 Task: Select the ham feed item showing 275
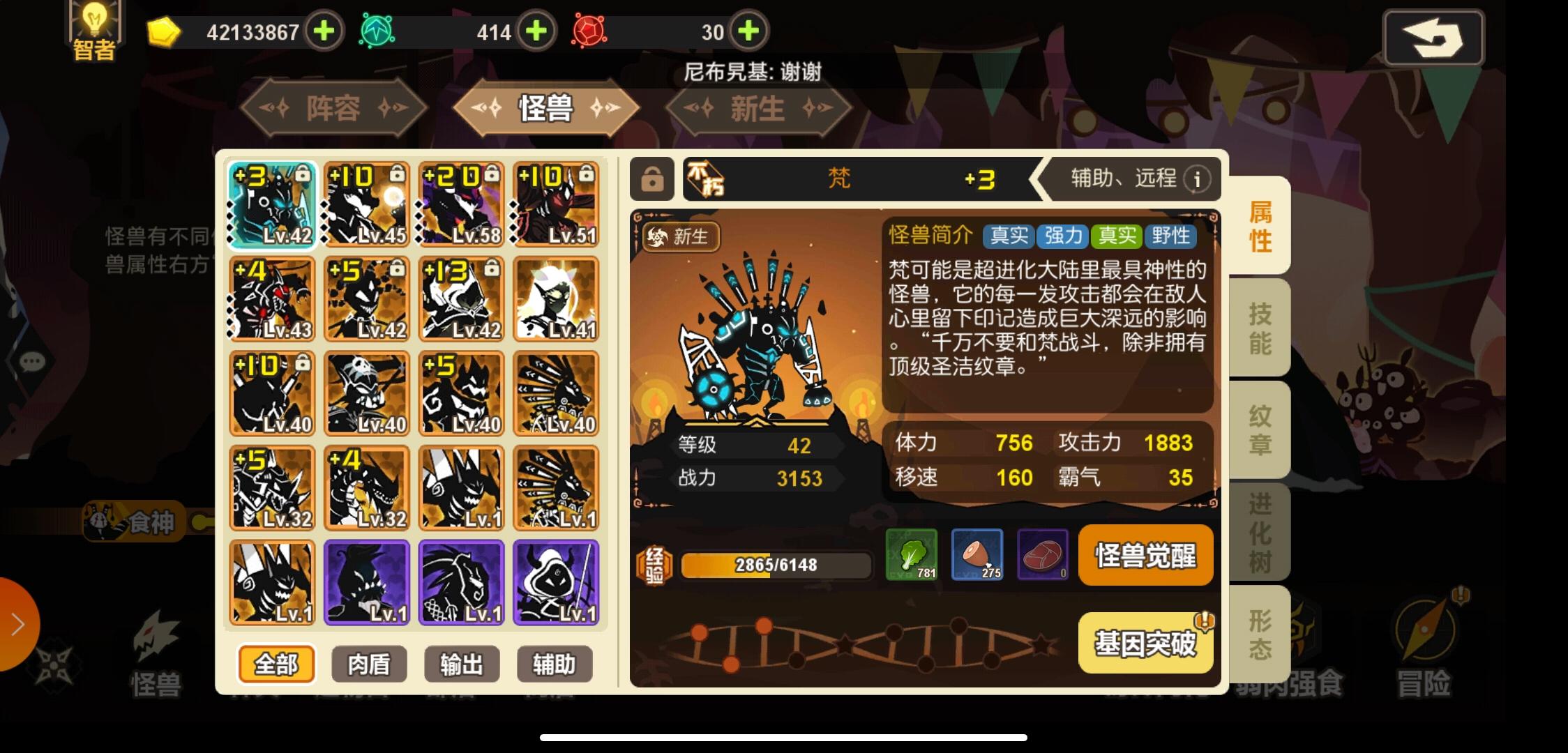pos(977,556)
